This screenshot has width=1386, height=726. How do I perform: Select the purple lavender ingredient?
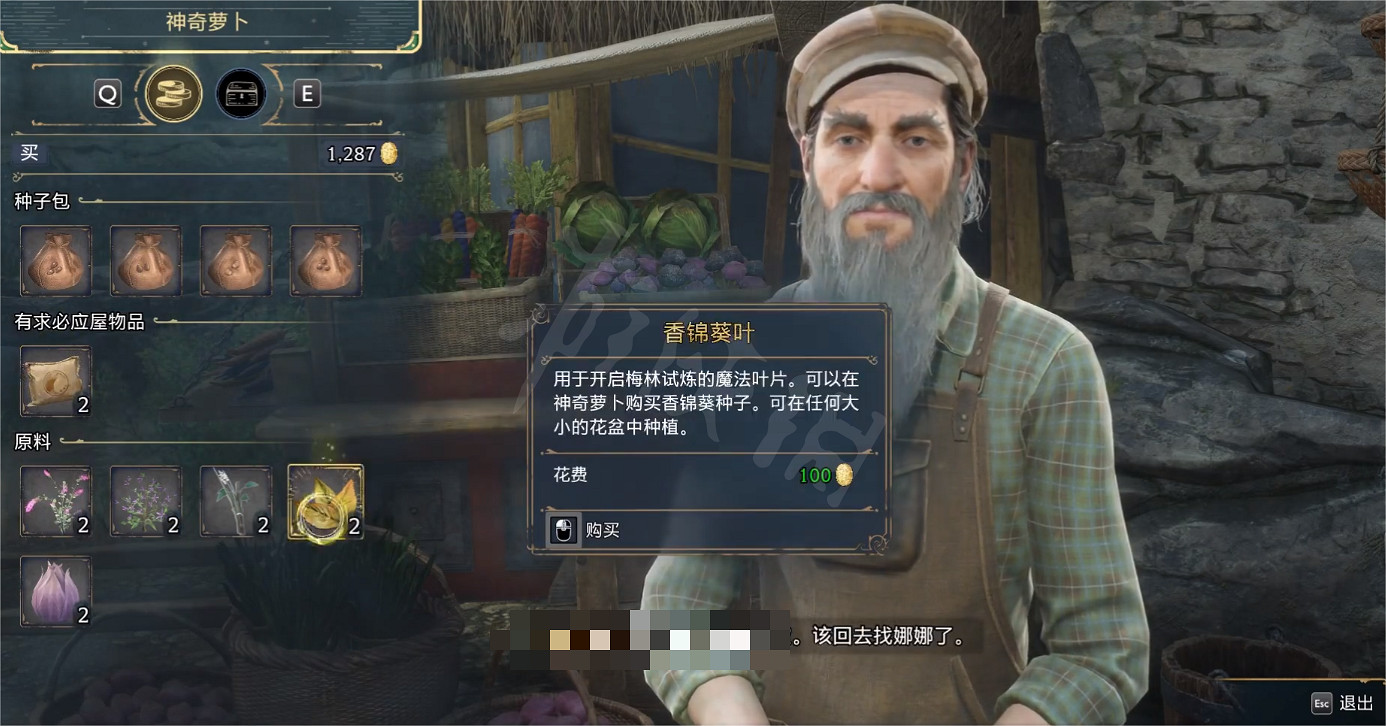tap(146, 501)
